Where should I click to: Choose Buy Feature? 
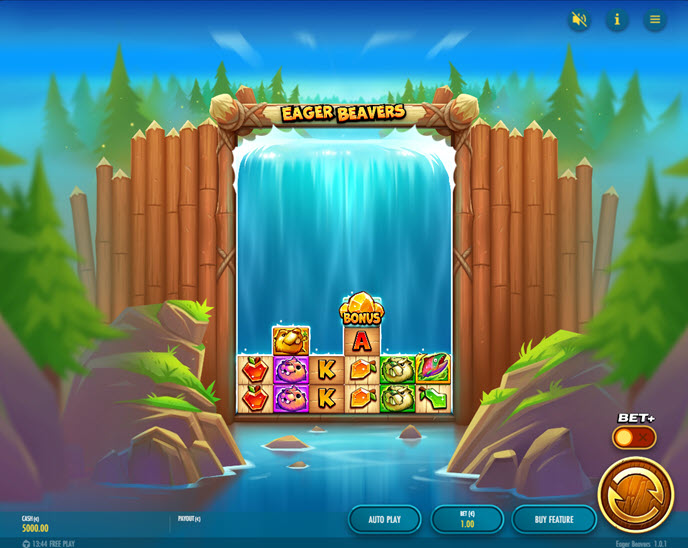coord(554,519)
